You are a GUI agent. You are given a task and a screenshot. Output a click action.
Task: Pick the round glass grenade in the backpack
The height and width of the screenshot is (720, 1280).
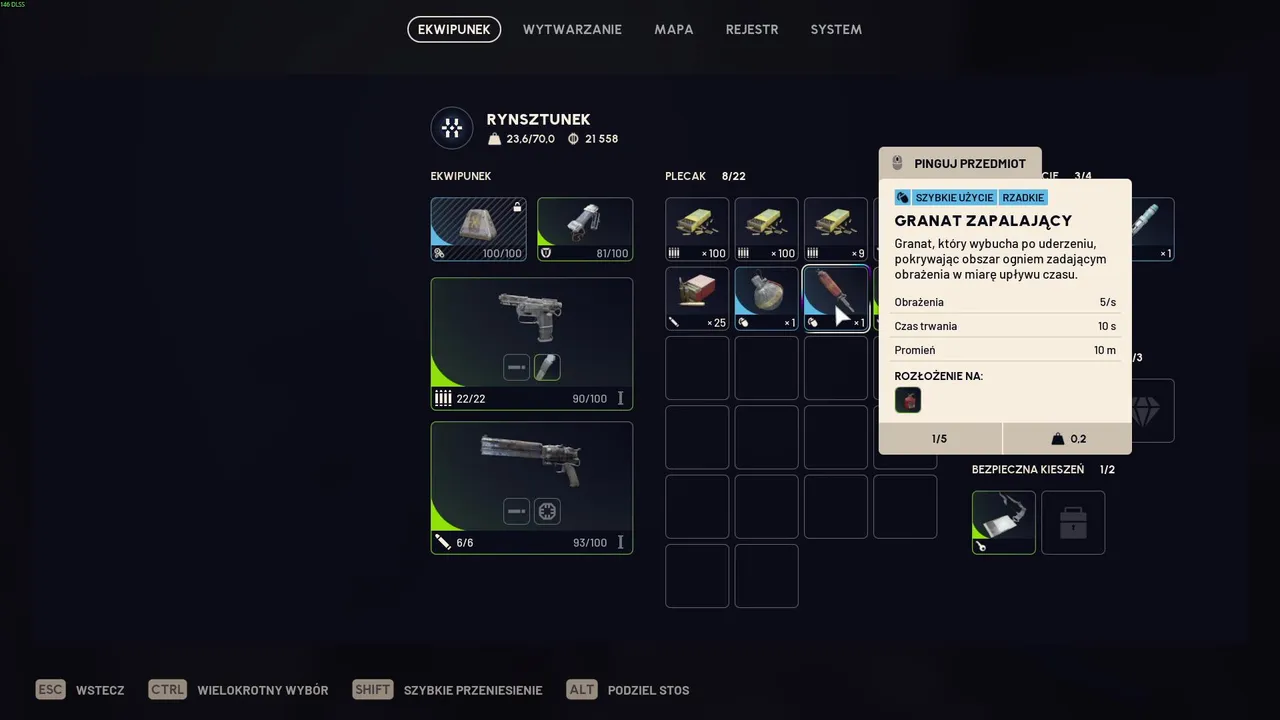(x=766, y=298)
